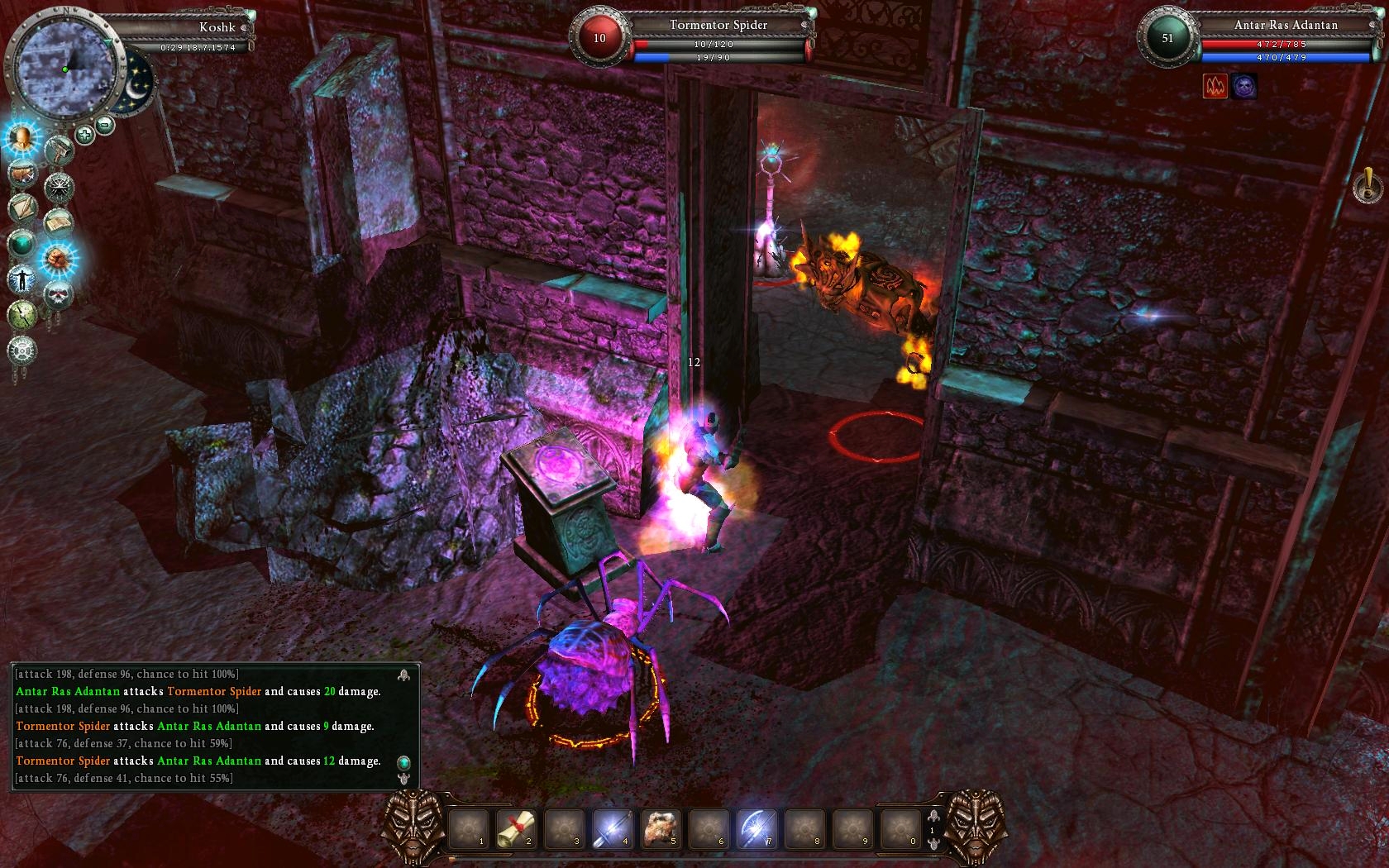Use the scroll in hotbar slot 2

(x=517, y=827)
